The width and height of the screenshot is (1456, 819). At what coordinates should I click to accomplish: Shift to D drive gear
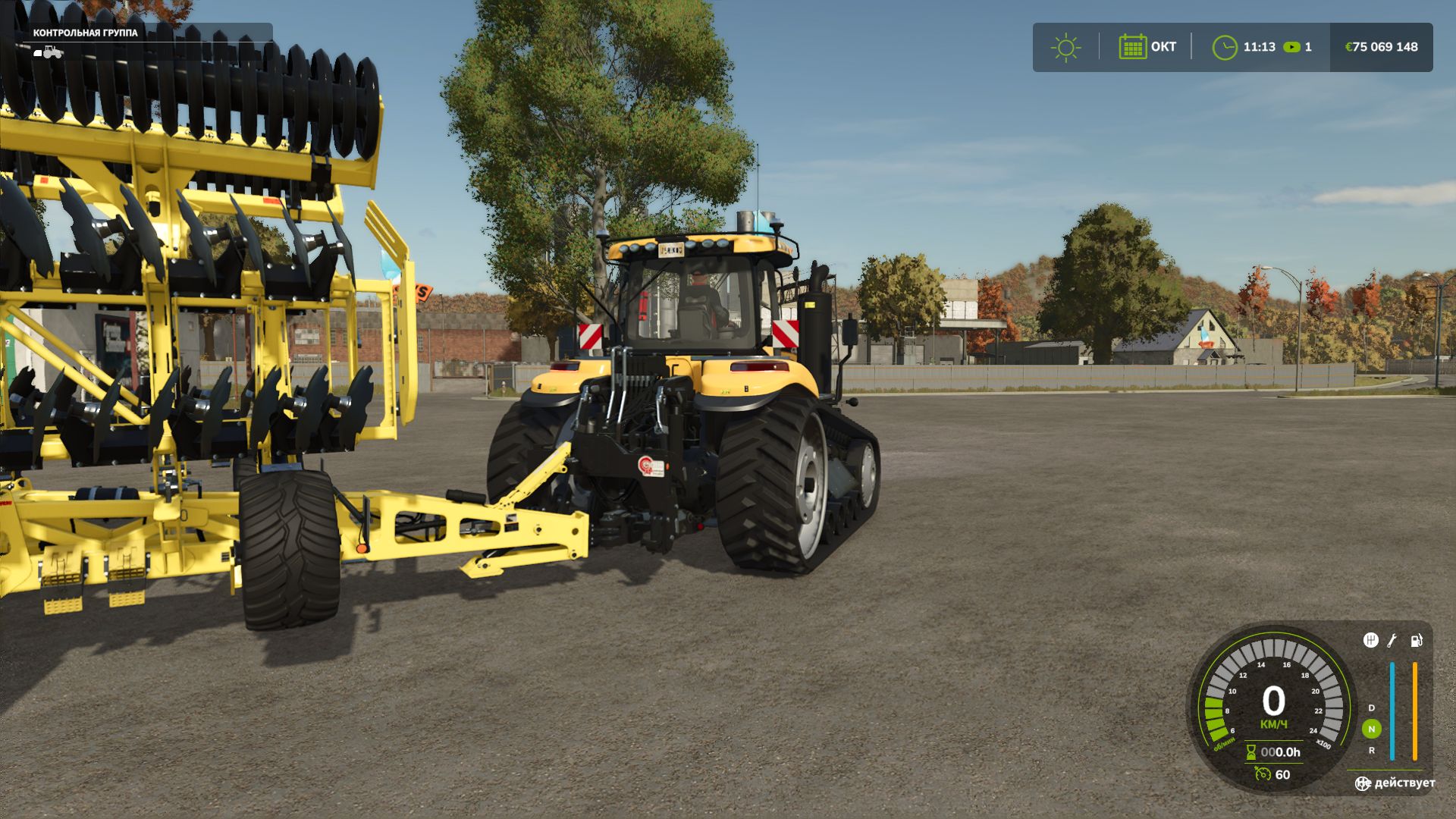[x=1371, y=708]
